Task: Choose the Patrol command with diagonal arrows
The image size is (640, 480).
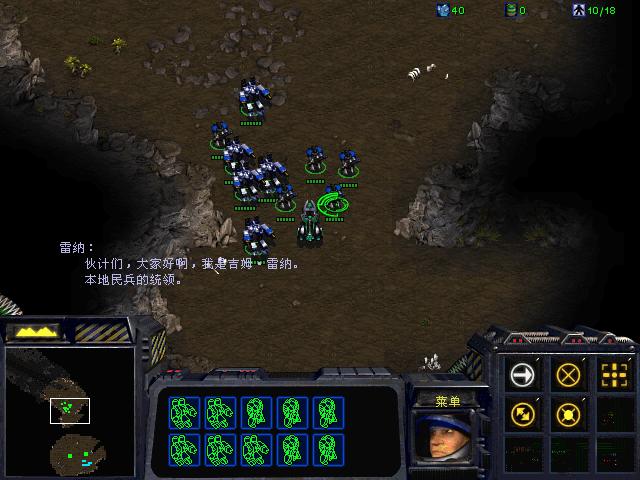Action: pyautogui.click(x=522, y=412)
